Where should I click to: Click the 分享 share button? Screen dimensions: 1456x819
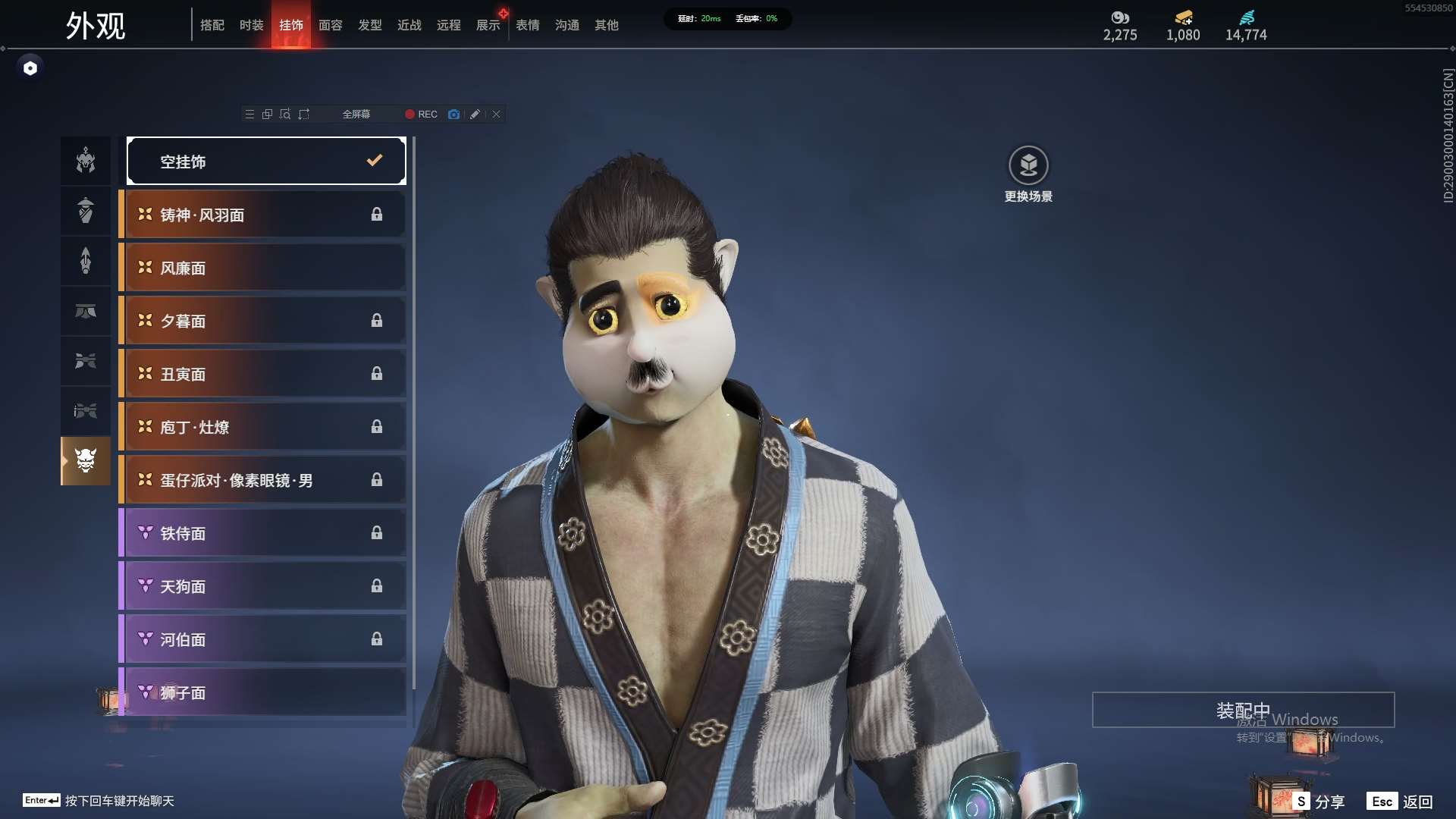[x=1319, y=802]
